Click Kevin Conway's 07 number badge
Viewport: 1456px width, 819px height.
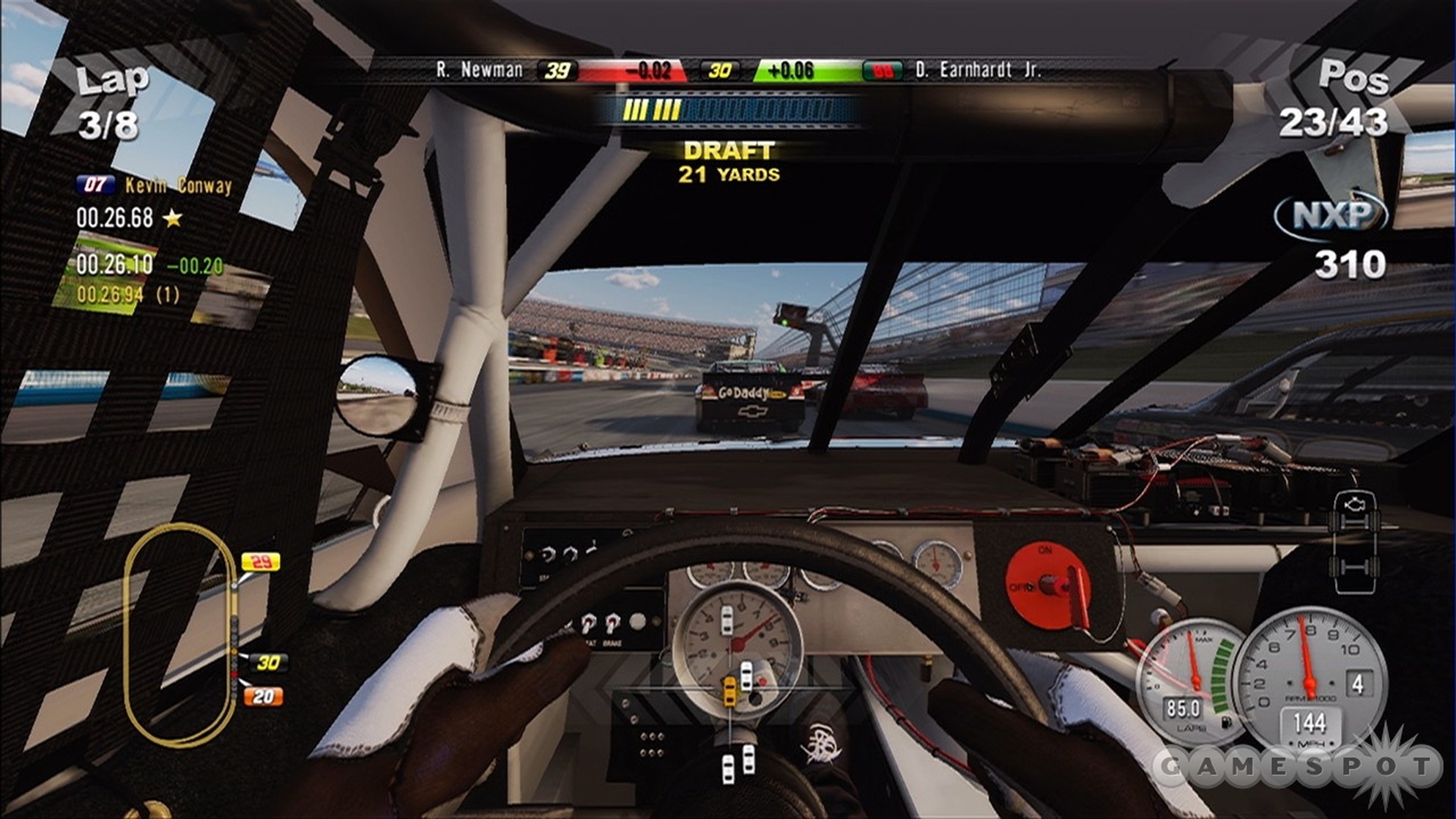[x=95, y=185]
